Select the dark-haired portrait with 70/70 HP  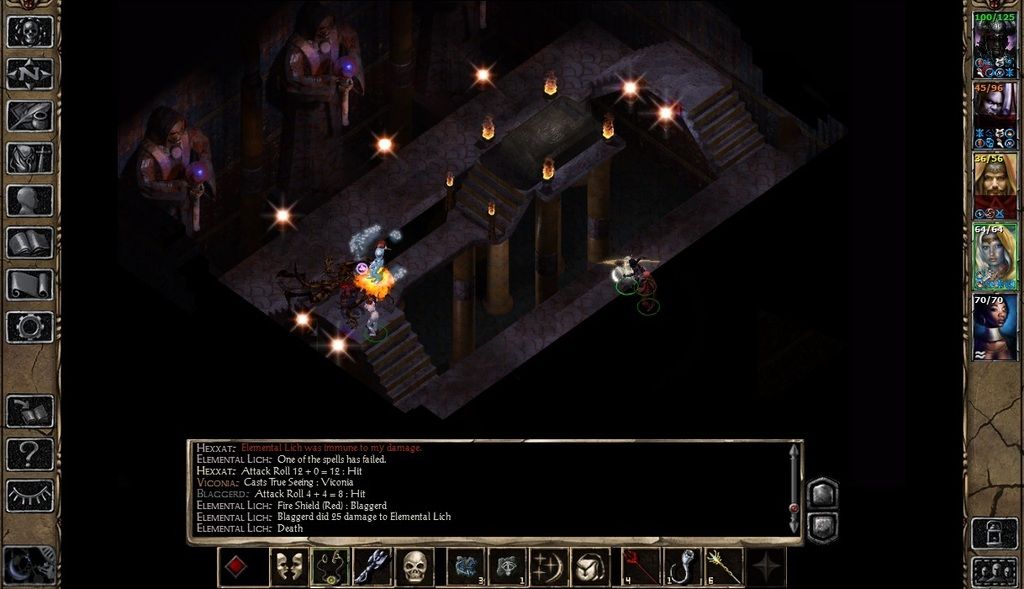tap(995, 325)
